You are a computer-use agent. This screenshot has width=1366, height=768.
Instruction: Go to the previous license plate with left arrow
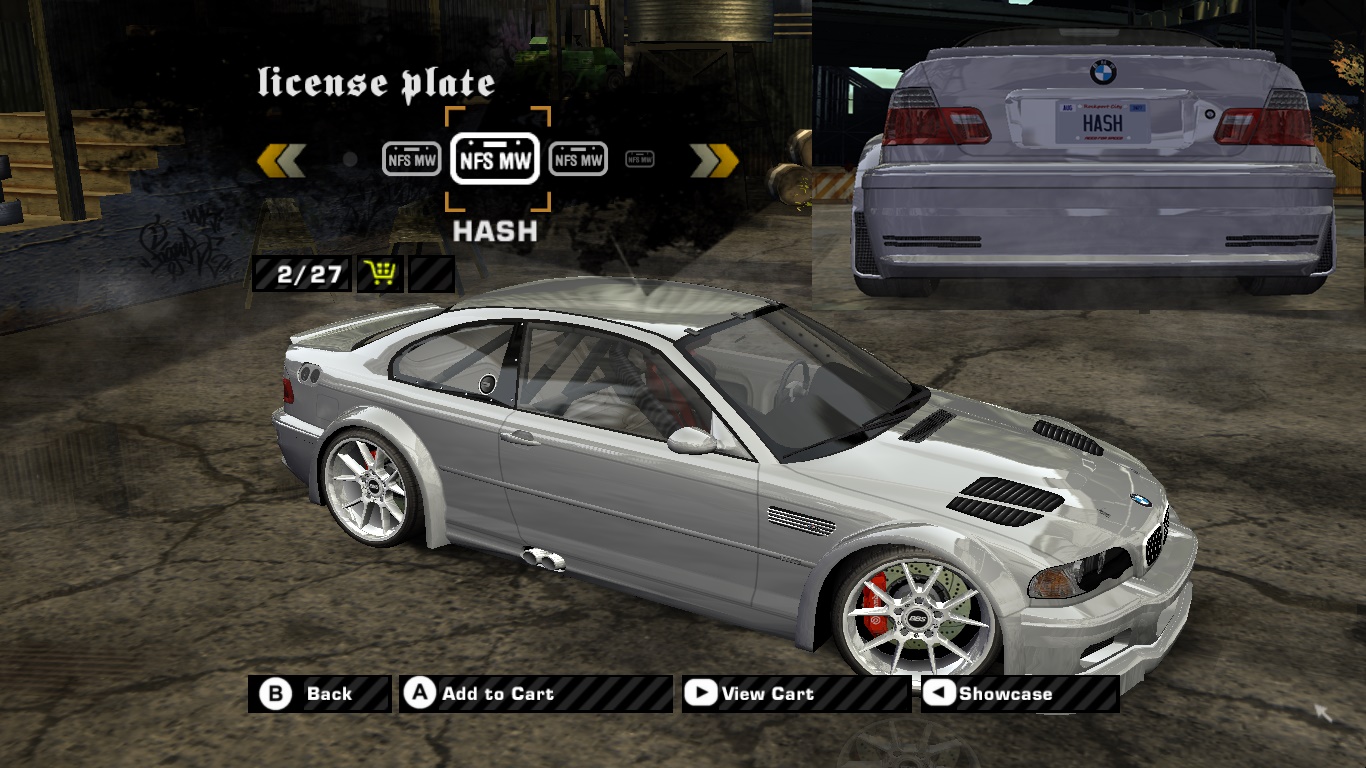click(x=281, y=160)
